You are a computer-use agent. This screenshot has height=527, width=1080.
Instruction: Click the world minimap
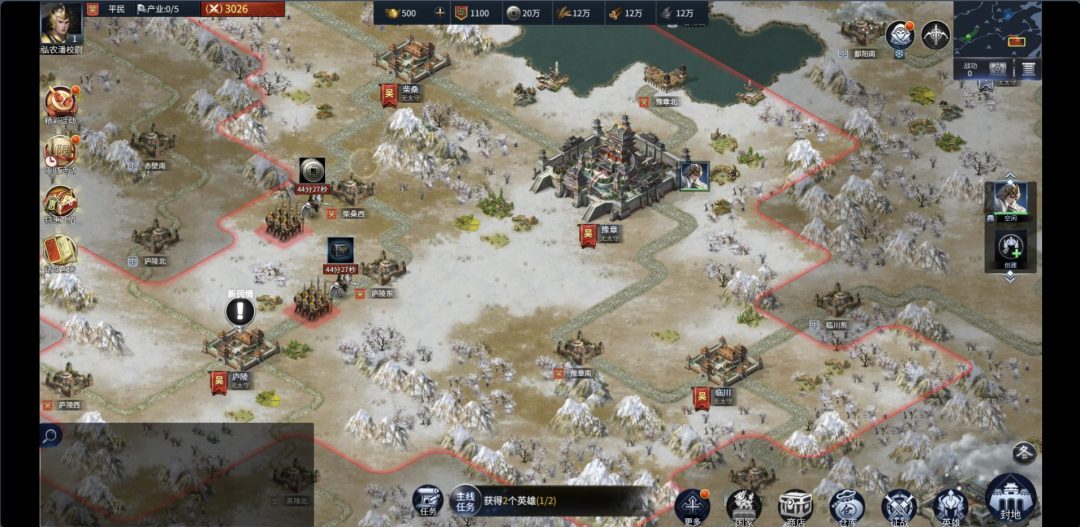pos(997,28)
